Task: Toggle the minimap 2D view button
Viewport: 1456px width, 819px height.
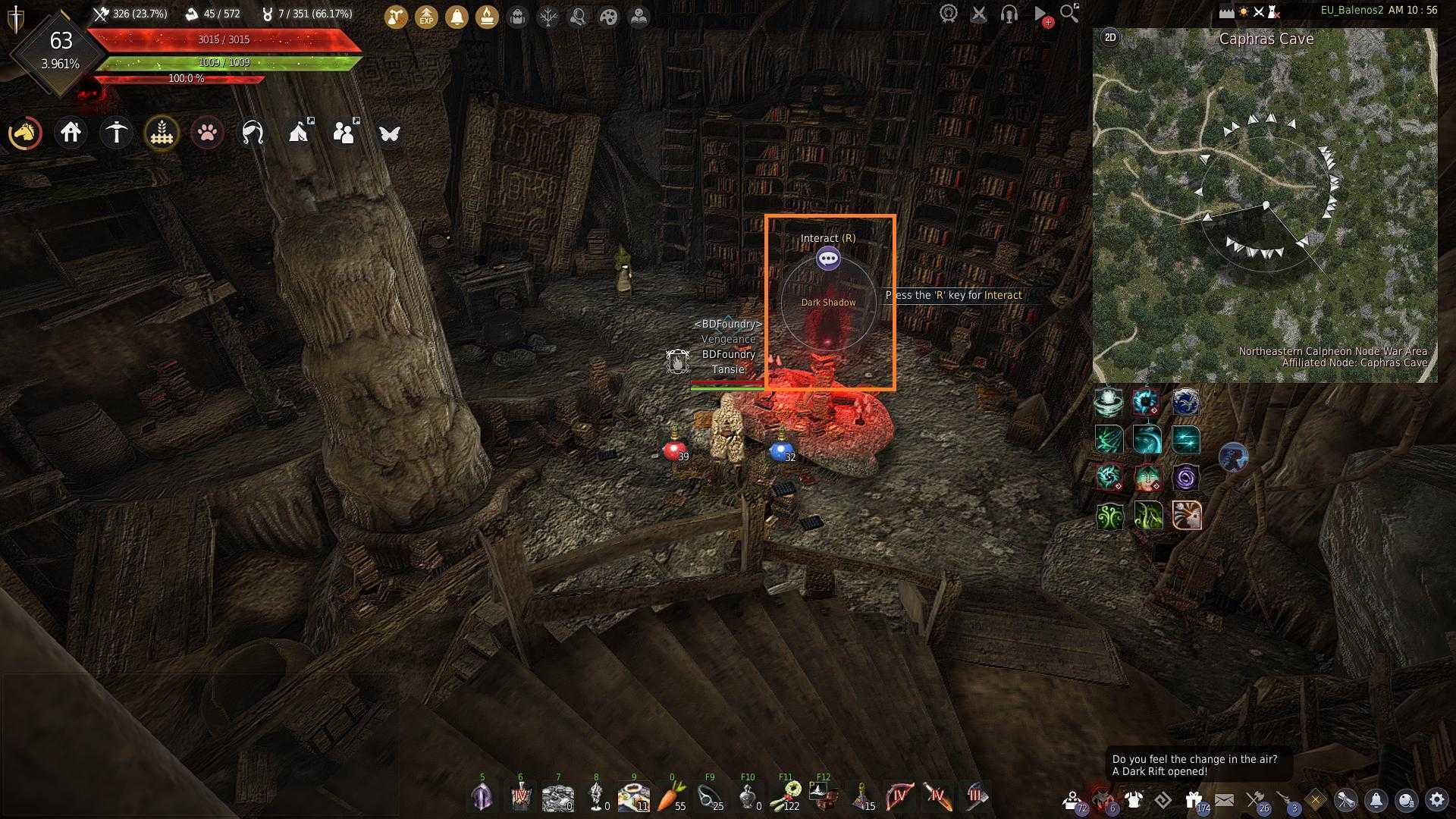Action: [x=1110, y=37]
